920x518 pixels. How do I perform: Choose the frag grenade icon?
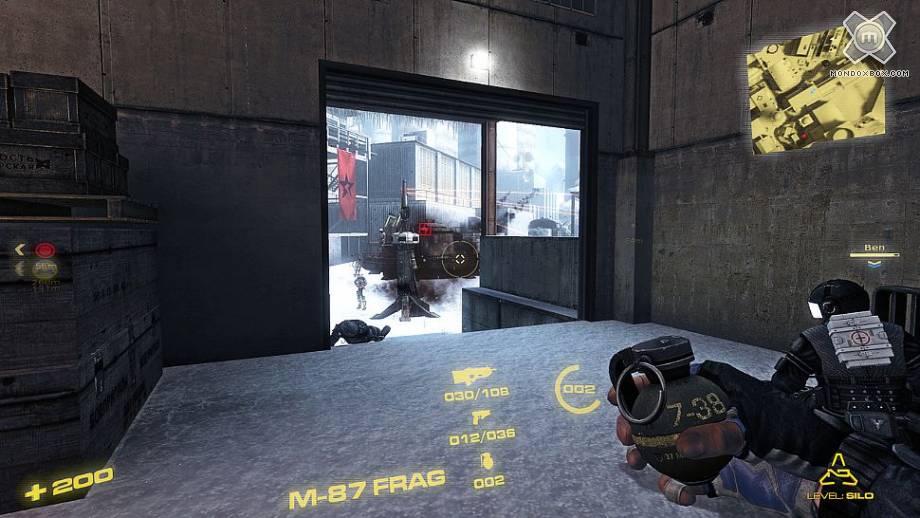(x=487, y=461)
